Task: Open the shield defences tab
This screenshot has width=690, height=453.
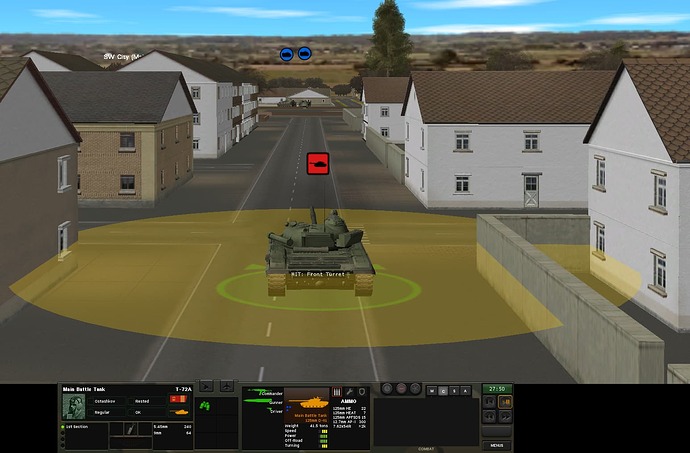Action: coord(360,390)
